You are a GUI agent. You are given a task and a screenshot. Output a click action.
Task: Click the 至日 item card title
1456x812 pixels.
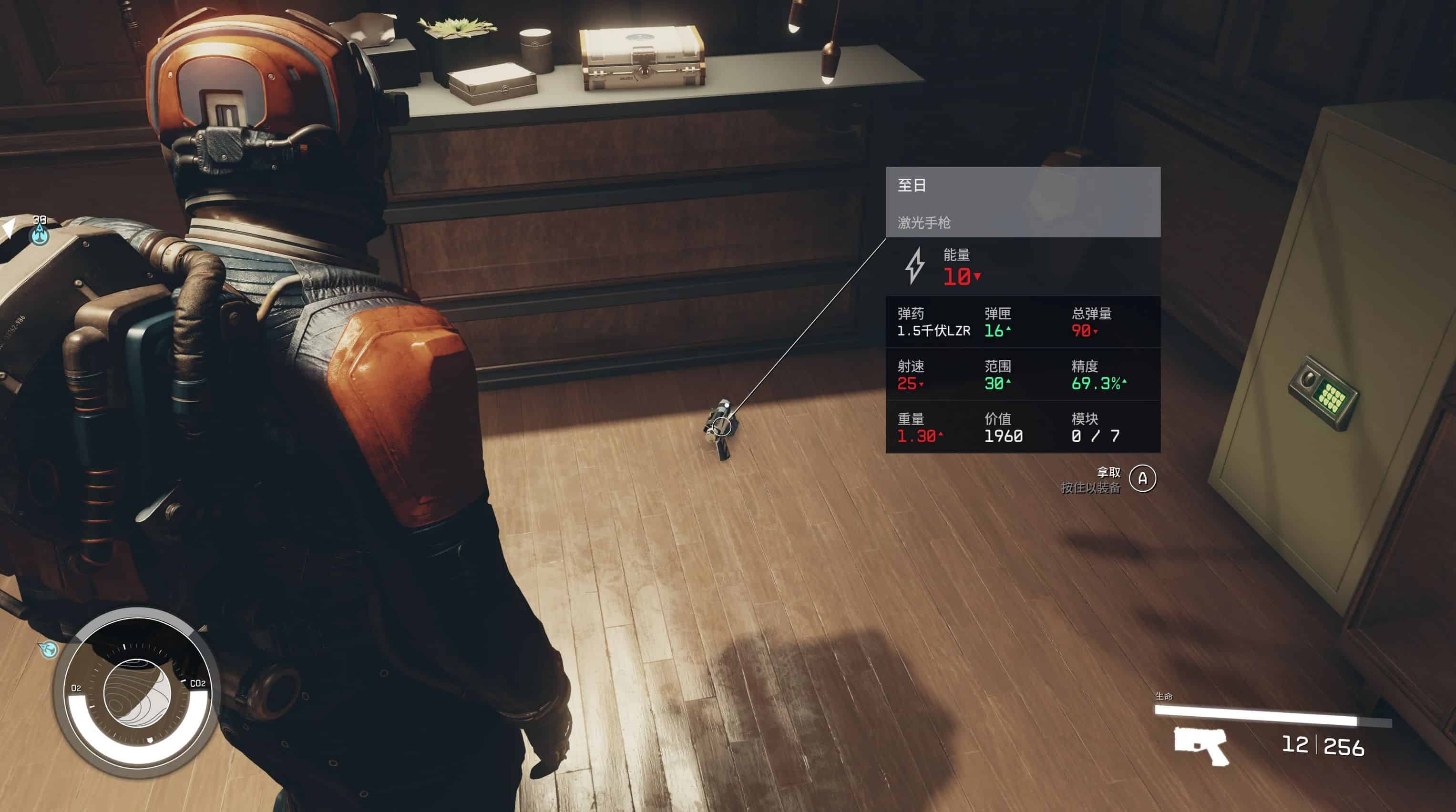click(912, 185)
